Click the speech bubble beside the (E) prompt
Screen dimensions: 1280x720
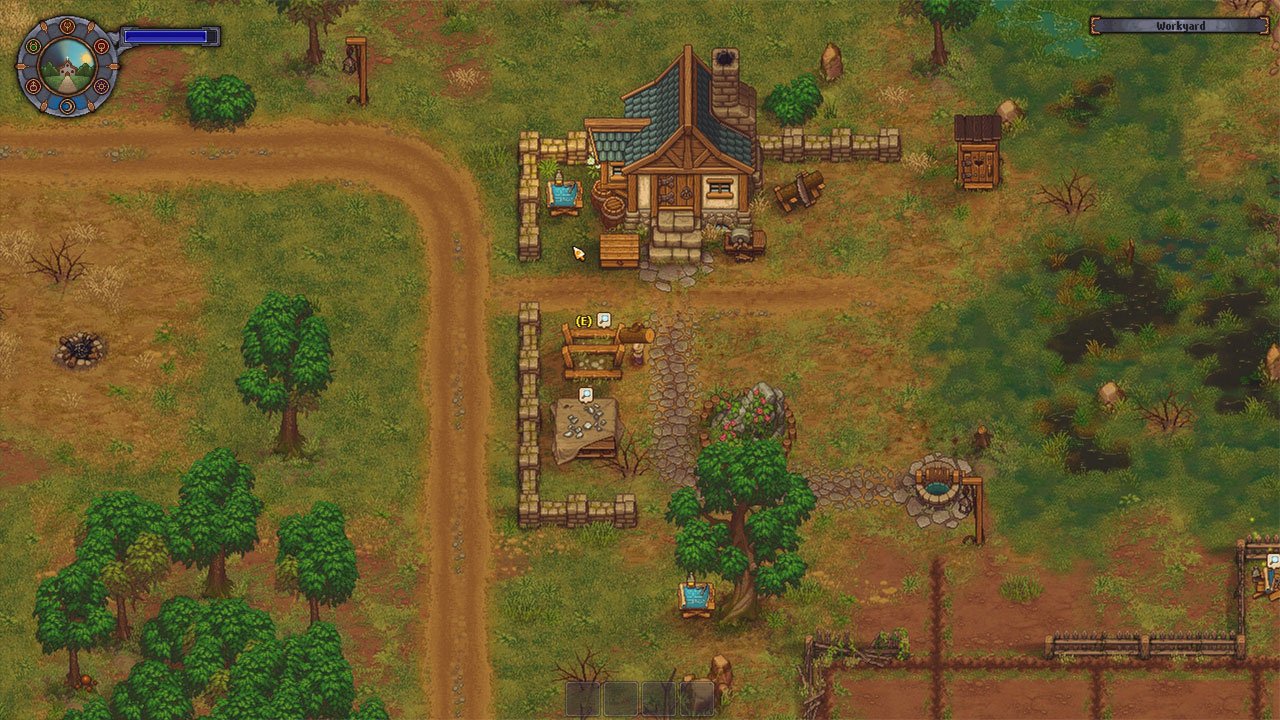(x=605, y=320)
